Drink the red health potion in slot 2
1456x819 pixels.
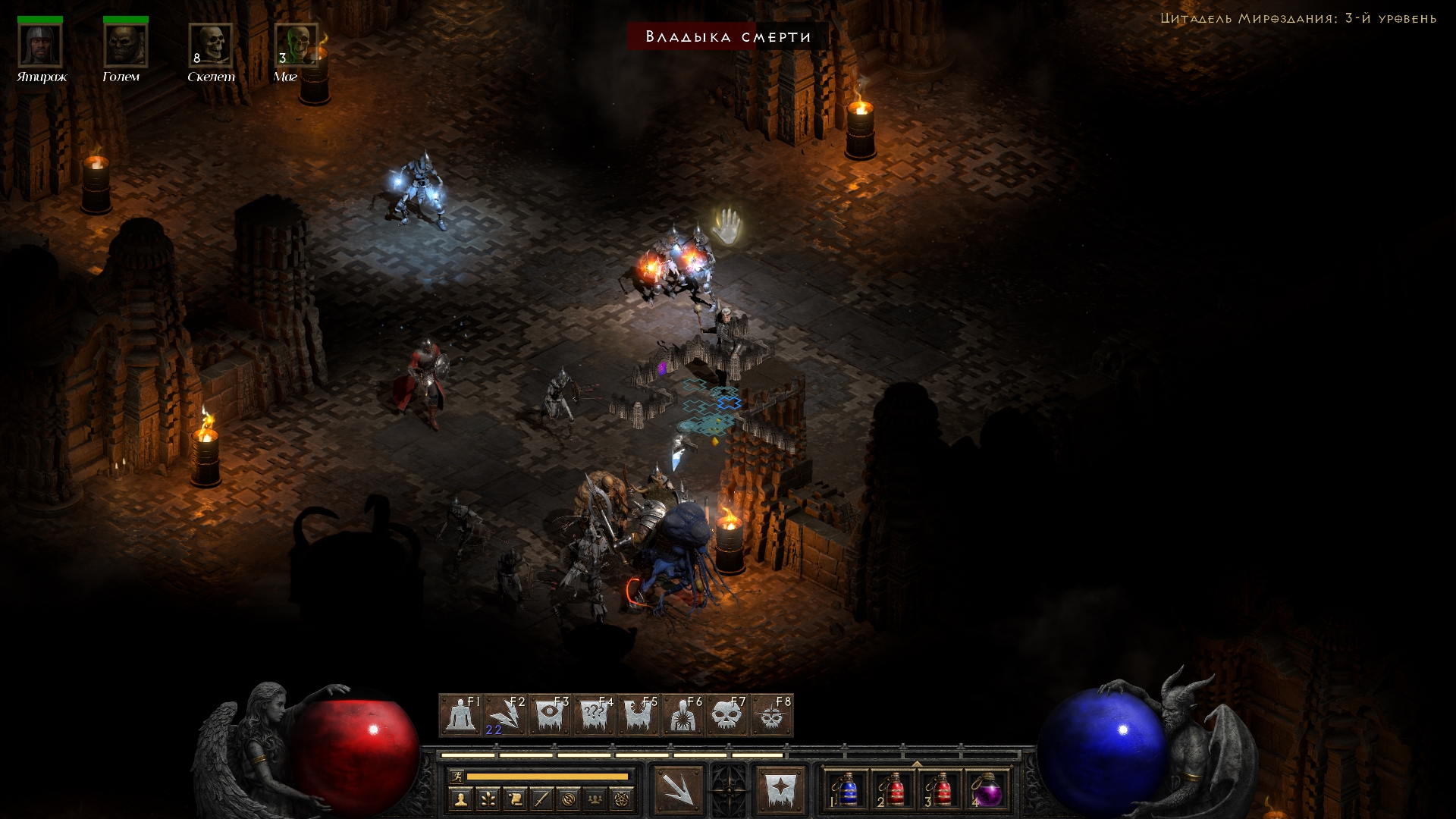893,791
